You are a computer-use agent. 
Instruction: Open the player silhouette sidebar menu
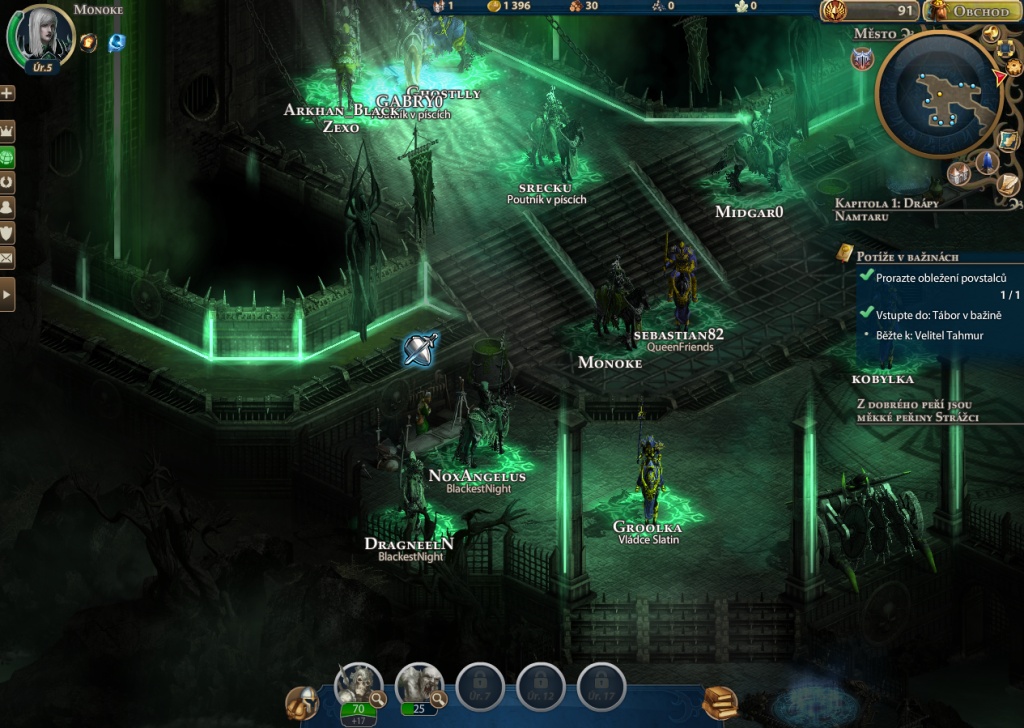coord(7,208)
